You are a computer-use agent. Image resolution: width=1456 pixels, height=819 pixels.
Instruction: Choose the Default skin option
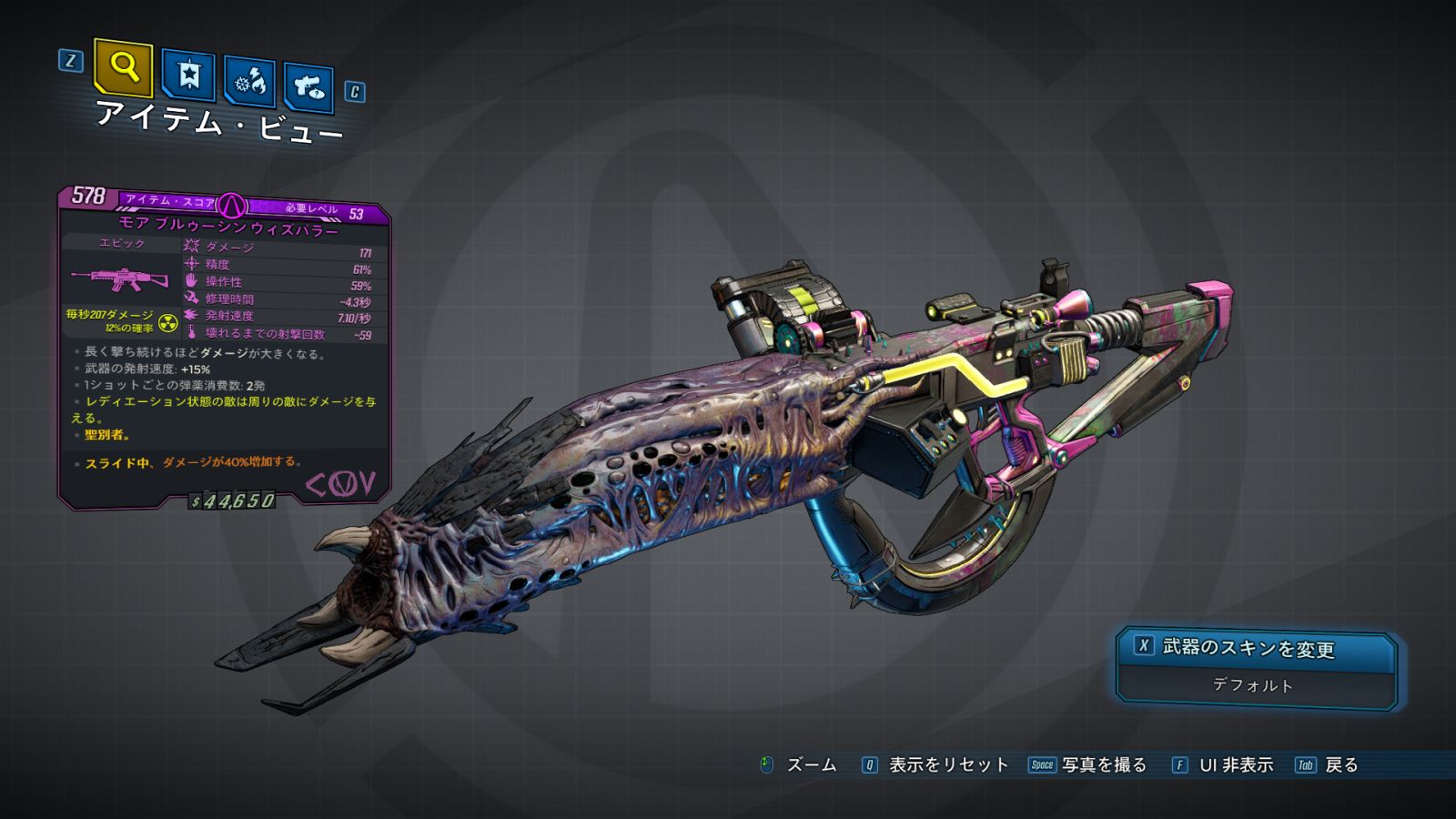[x=1253, y=685]
